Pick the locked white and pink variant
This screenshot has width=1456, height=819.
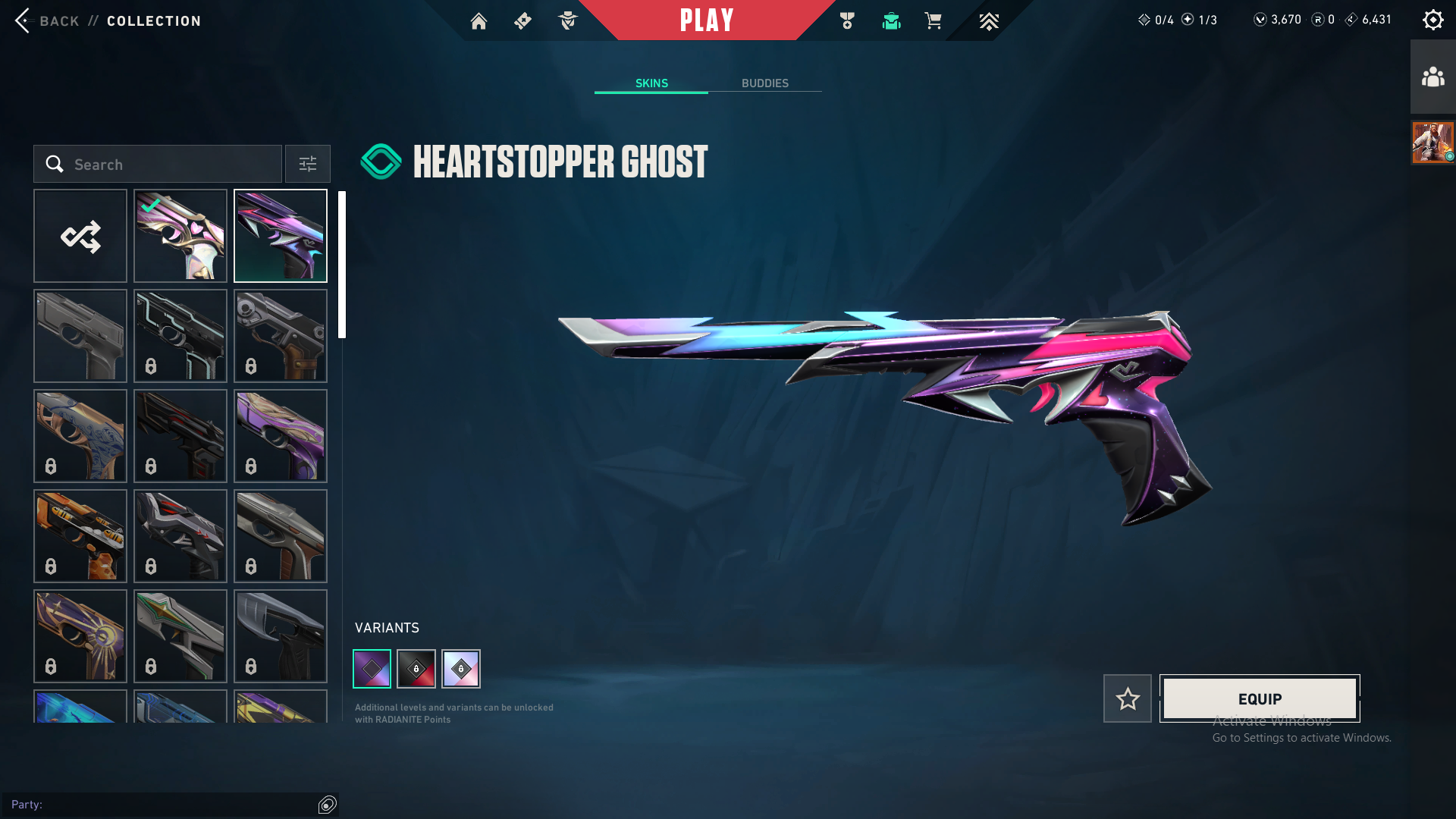[x=461, y=669]
